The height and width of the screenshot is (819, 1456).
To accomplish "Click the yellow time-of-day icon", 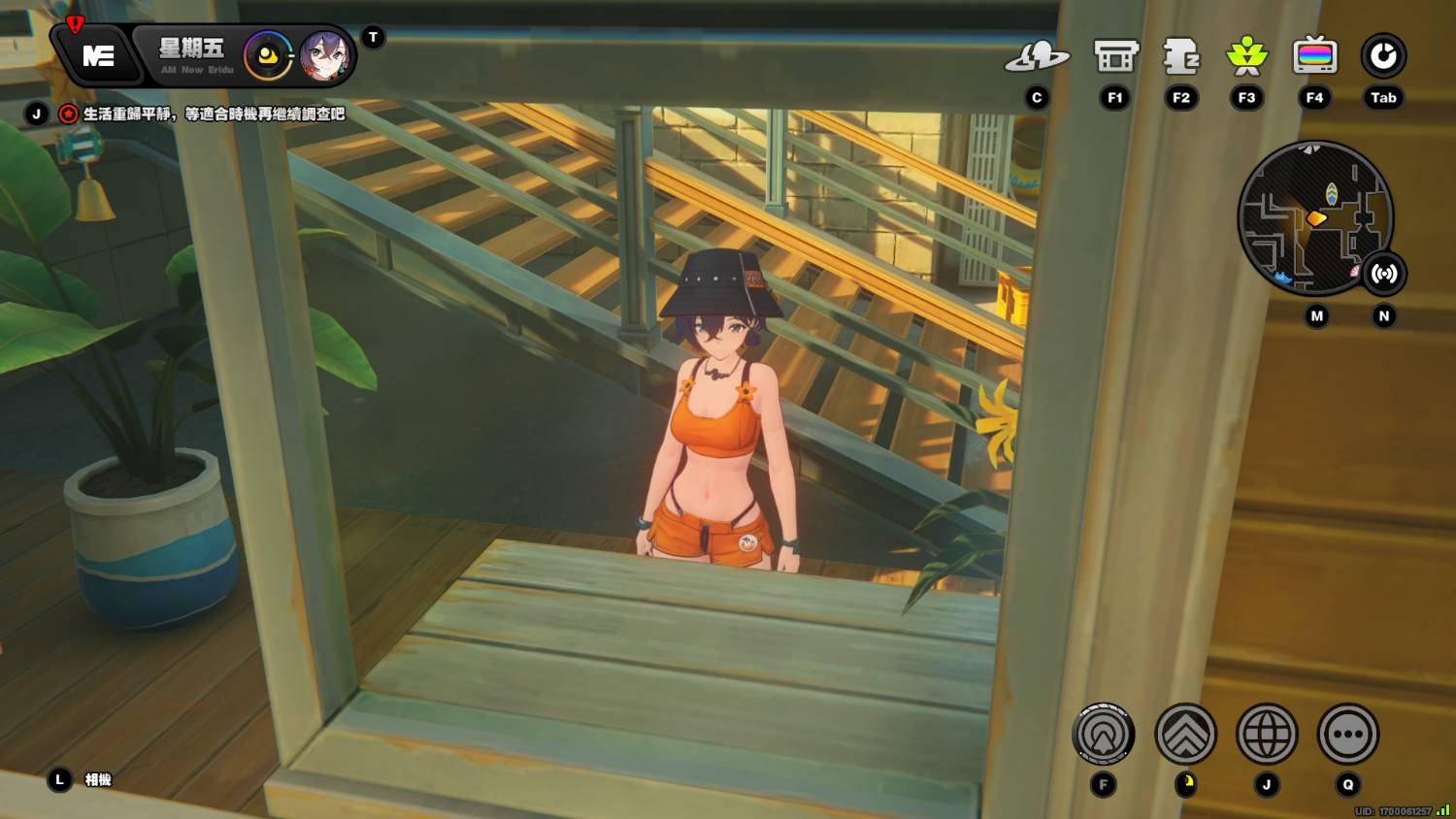I will click(268, 56).
